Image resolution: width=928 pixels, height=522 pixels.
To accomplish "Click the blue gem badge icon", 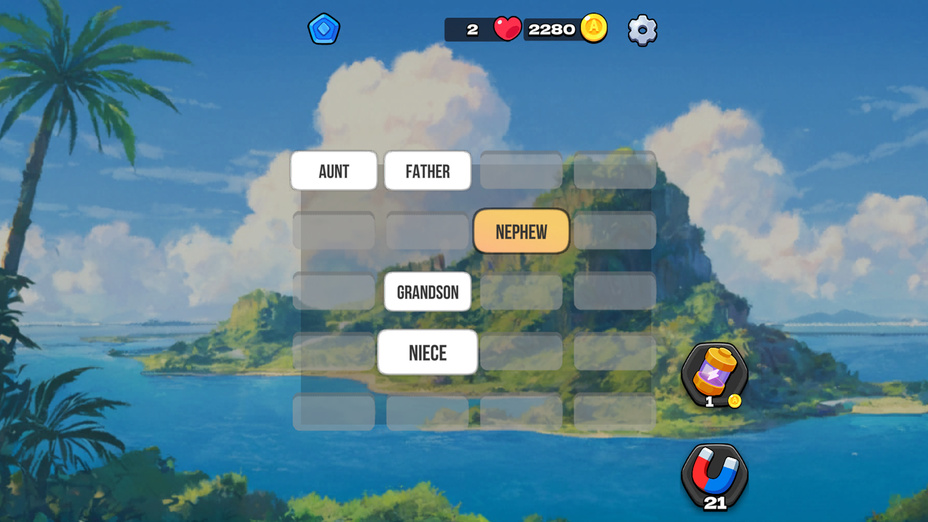I will click(323, 29).
